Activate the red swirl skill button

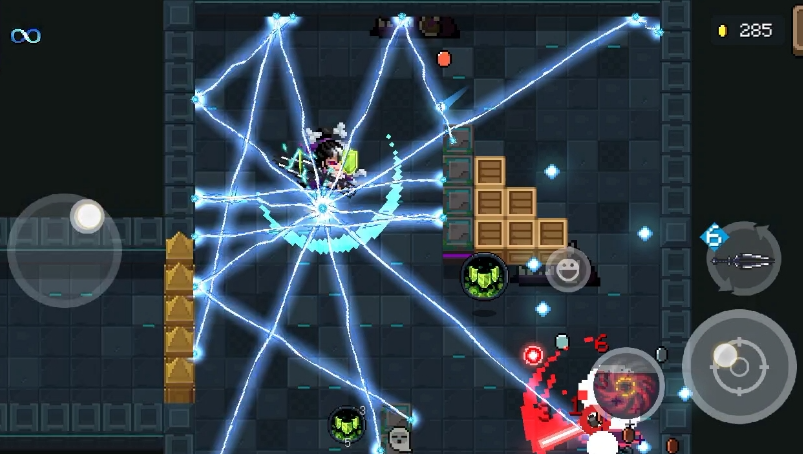point(627,385)
